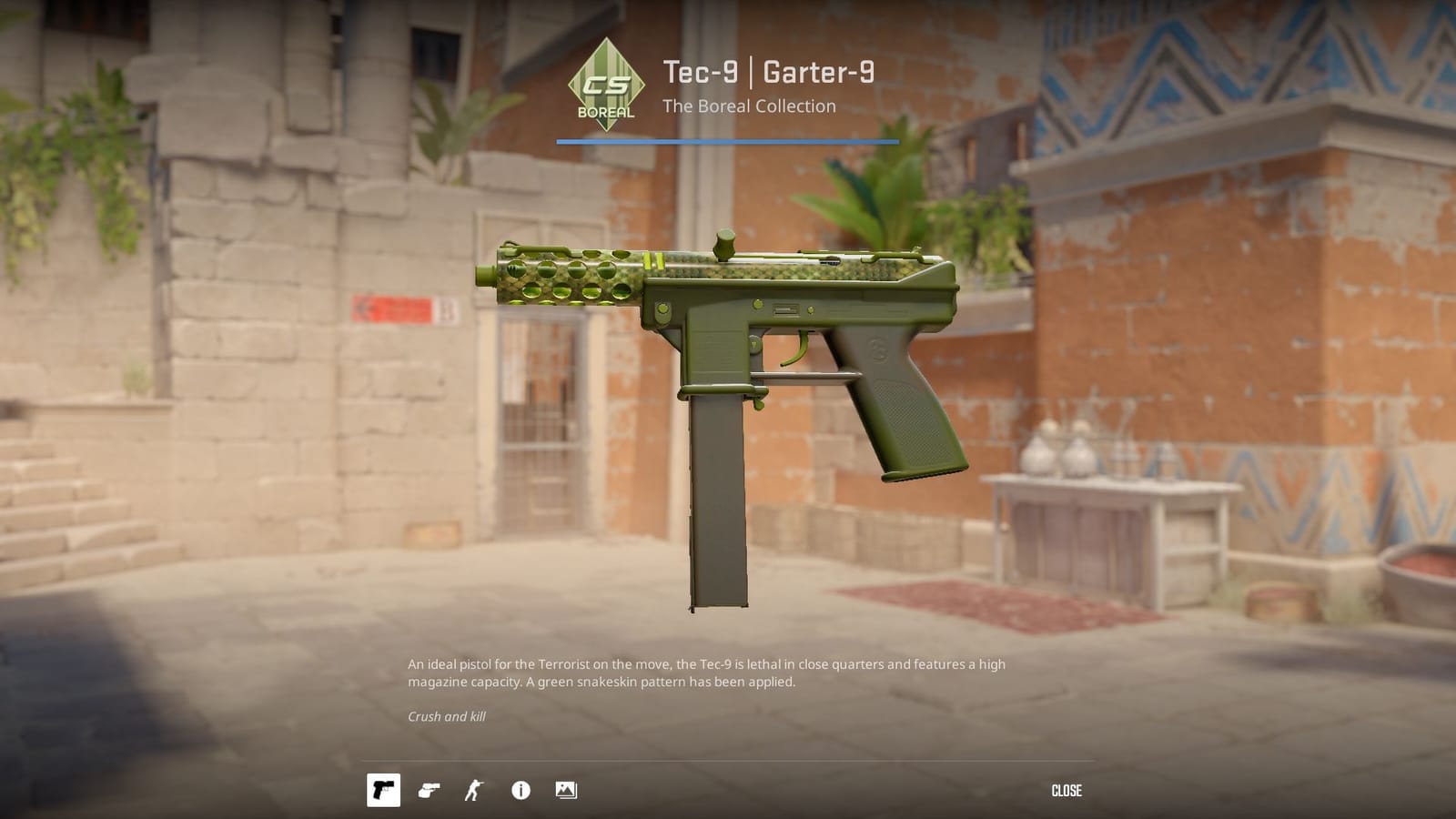Click the charging handle atop the weapon
Image resolution: width=1456 pixels, height=819 pixels.
pos(723,244)
